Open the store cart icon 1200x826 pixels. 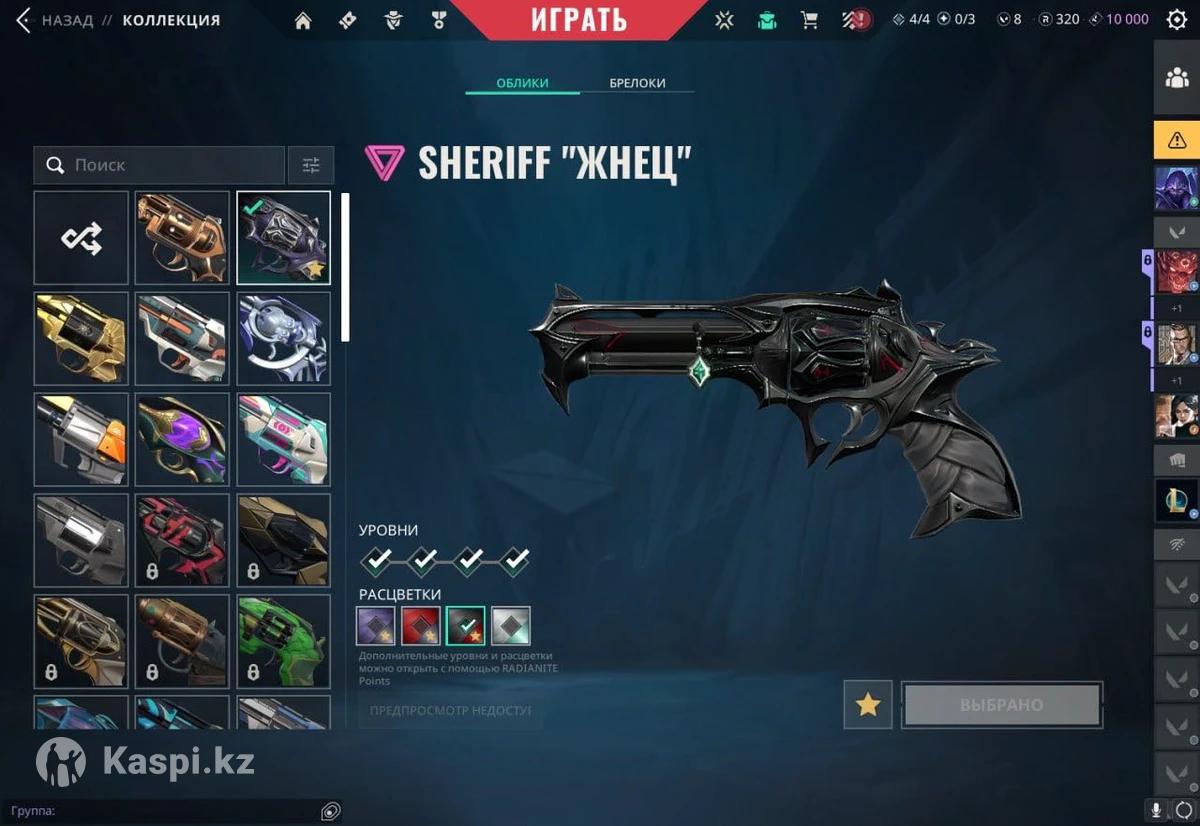click(810, 20)
